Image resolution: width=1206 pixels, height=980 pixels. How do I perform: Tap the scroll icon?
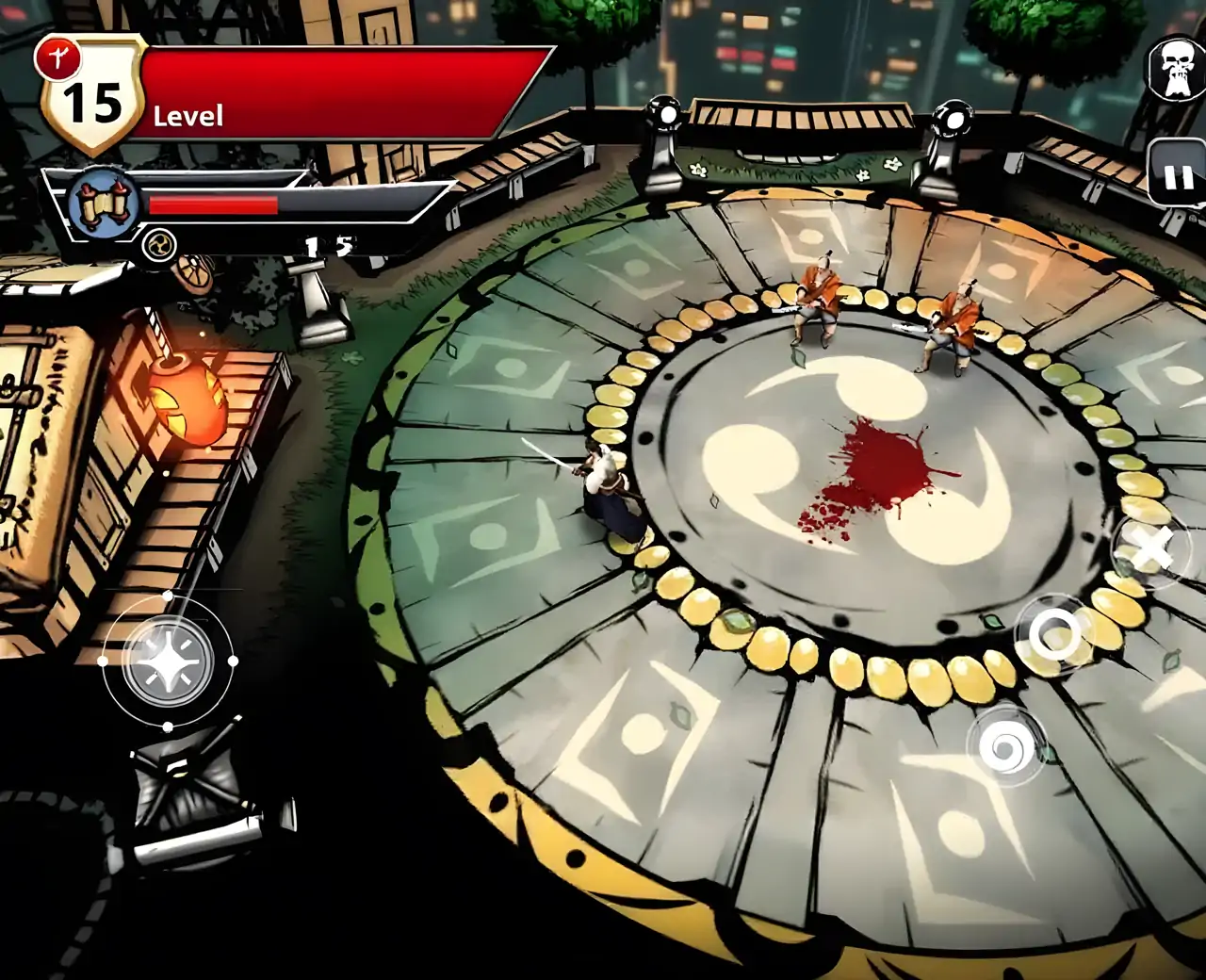[x=104, y=204]
